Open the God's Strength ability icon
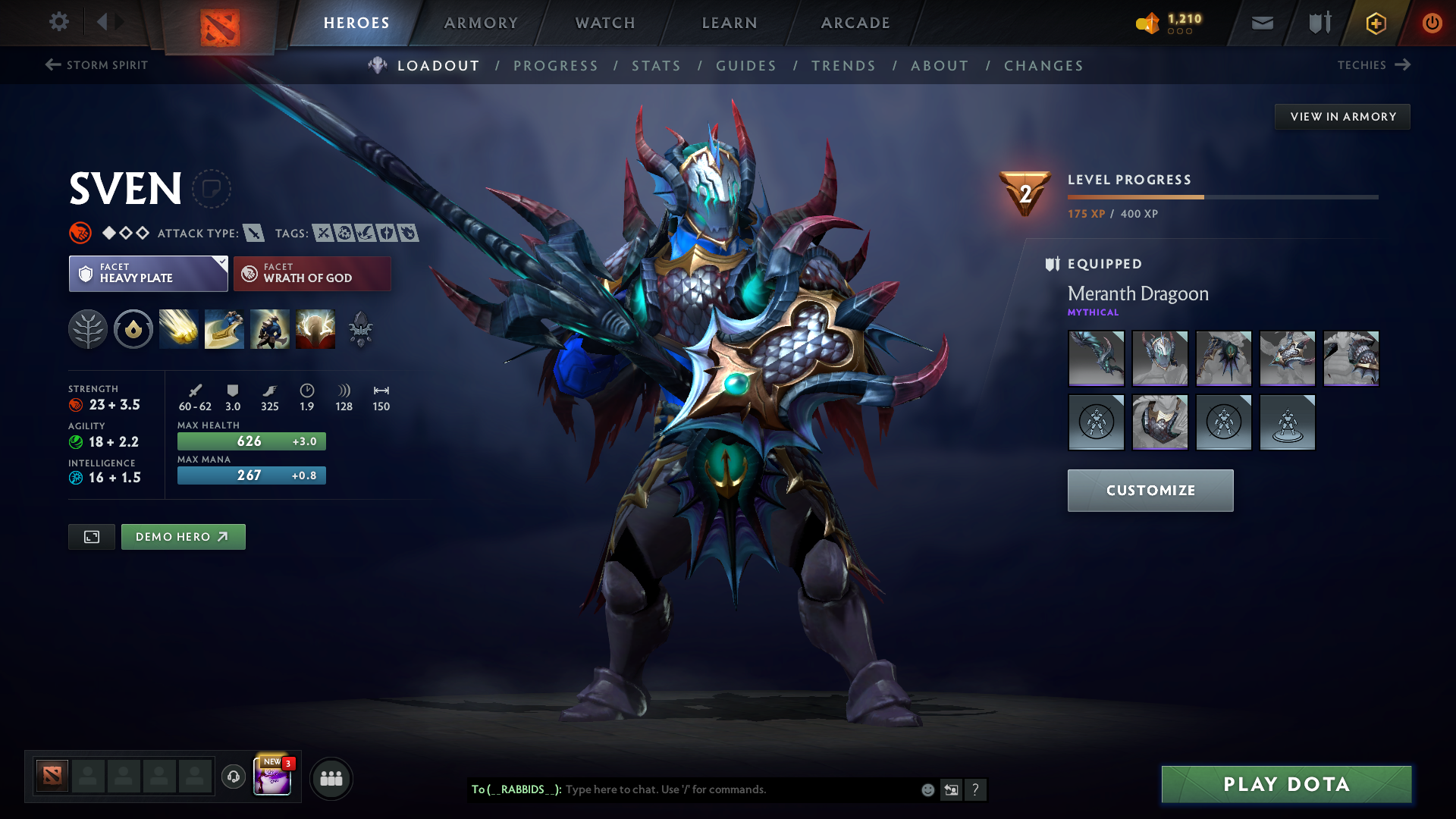 (315, 329)
